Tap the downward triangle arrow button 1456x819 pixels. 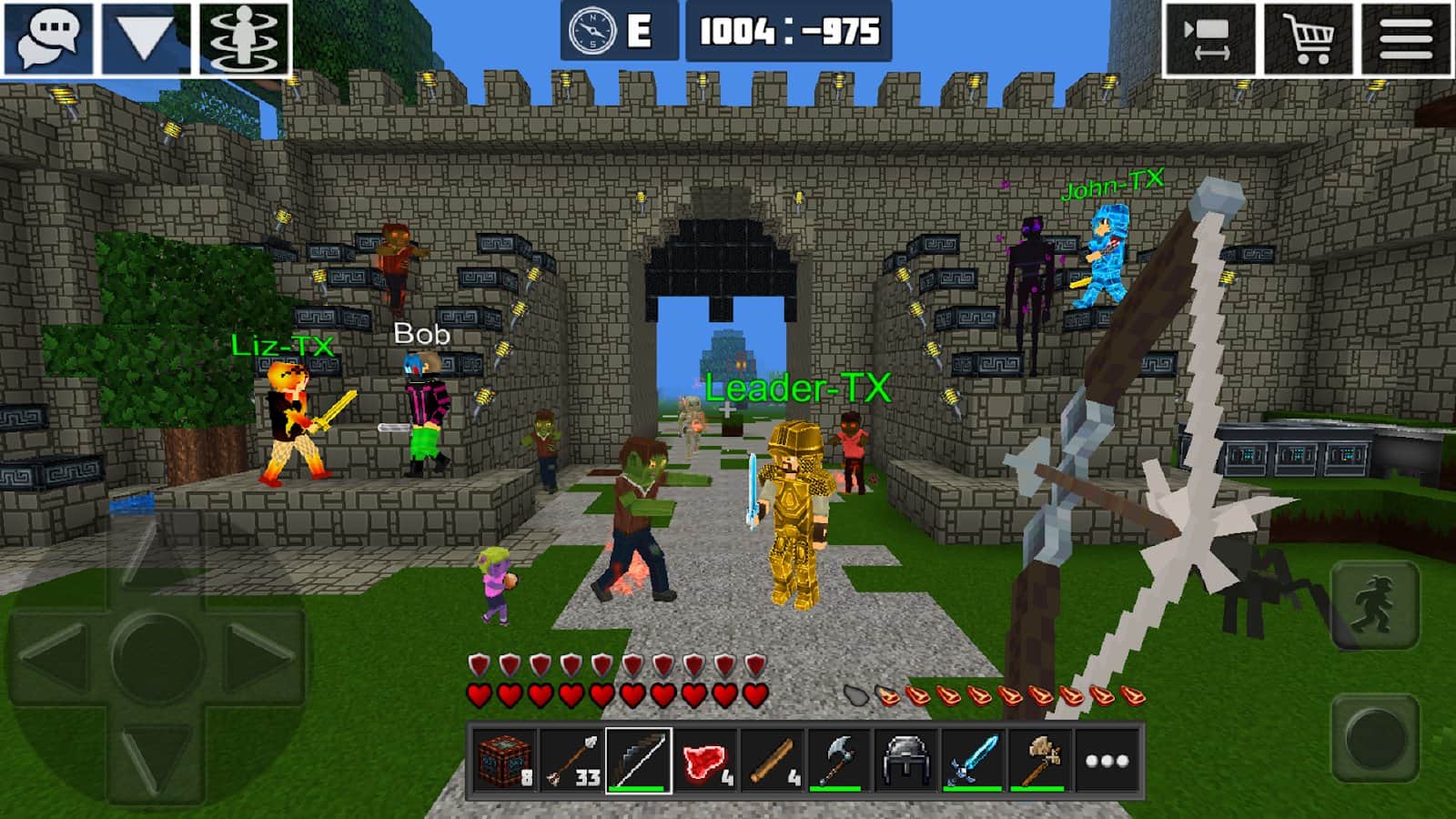(146, 38)
